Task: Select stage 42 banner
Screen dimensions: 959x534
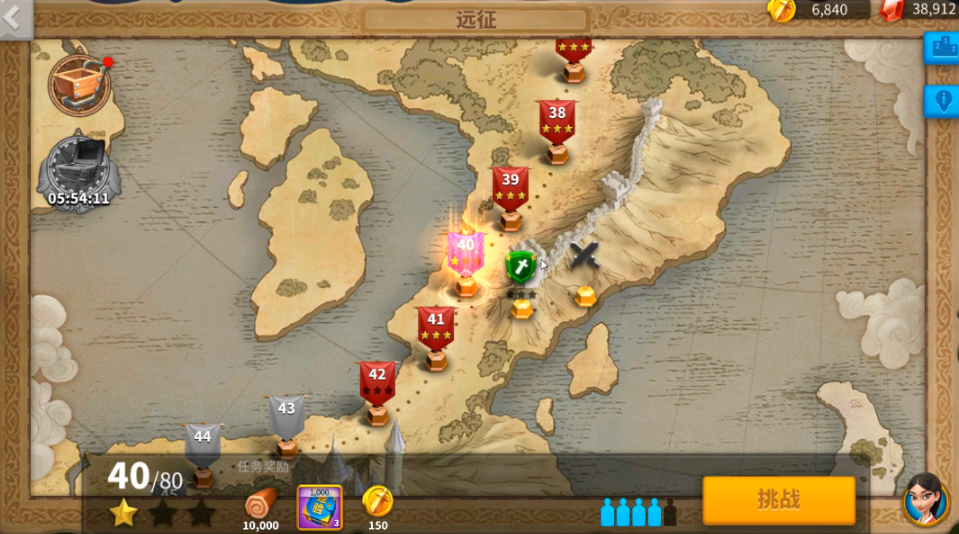Action: [x=377, y=383]
